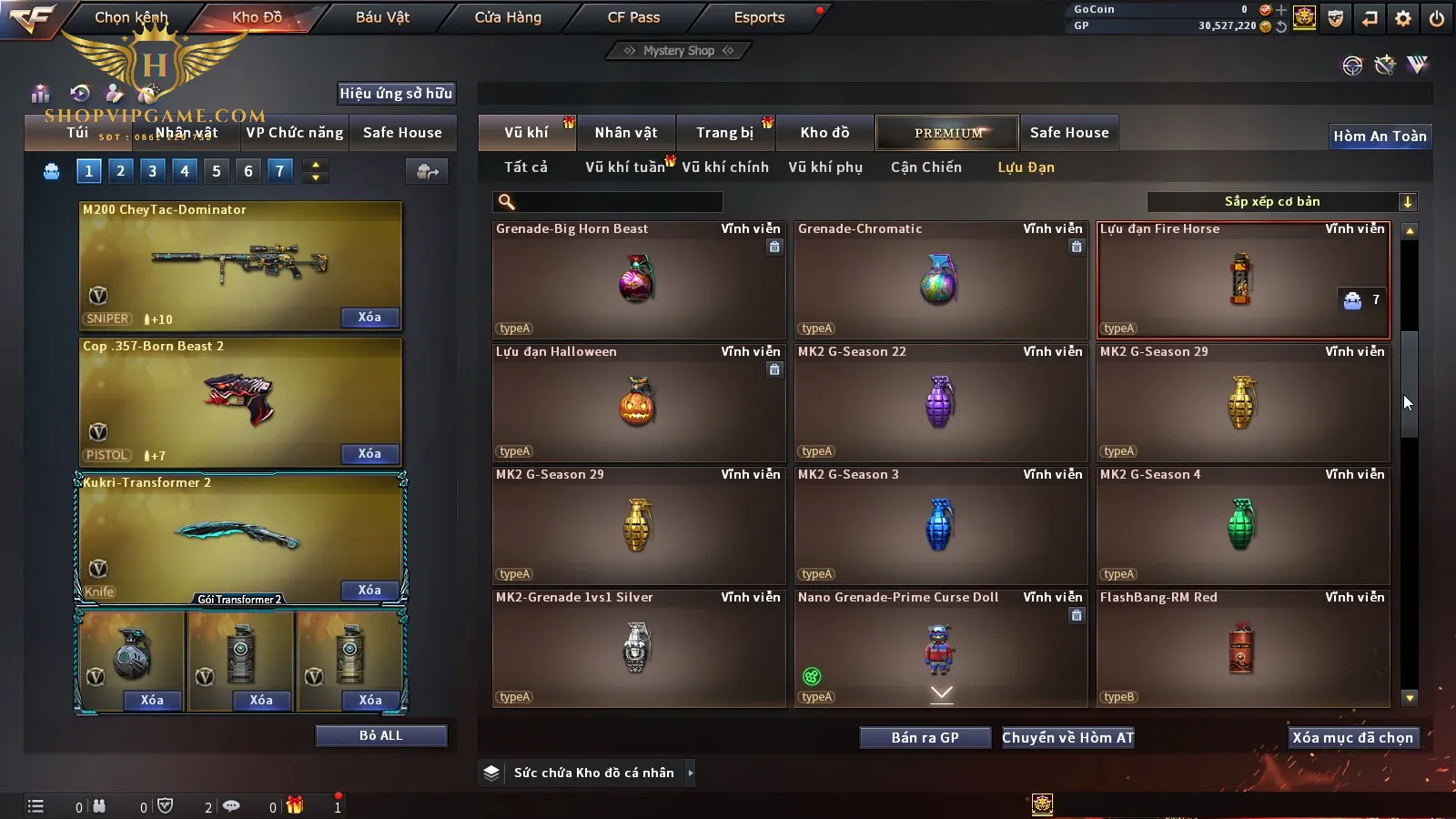Show the Cận Chiến melee category
1456x819 pixels.
[x=925, y=167]
